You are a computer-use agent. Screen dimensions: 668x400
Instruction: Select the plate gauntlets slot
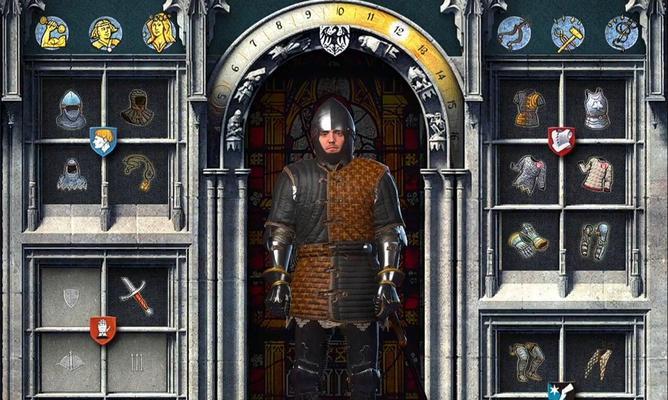coord(529,240)
